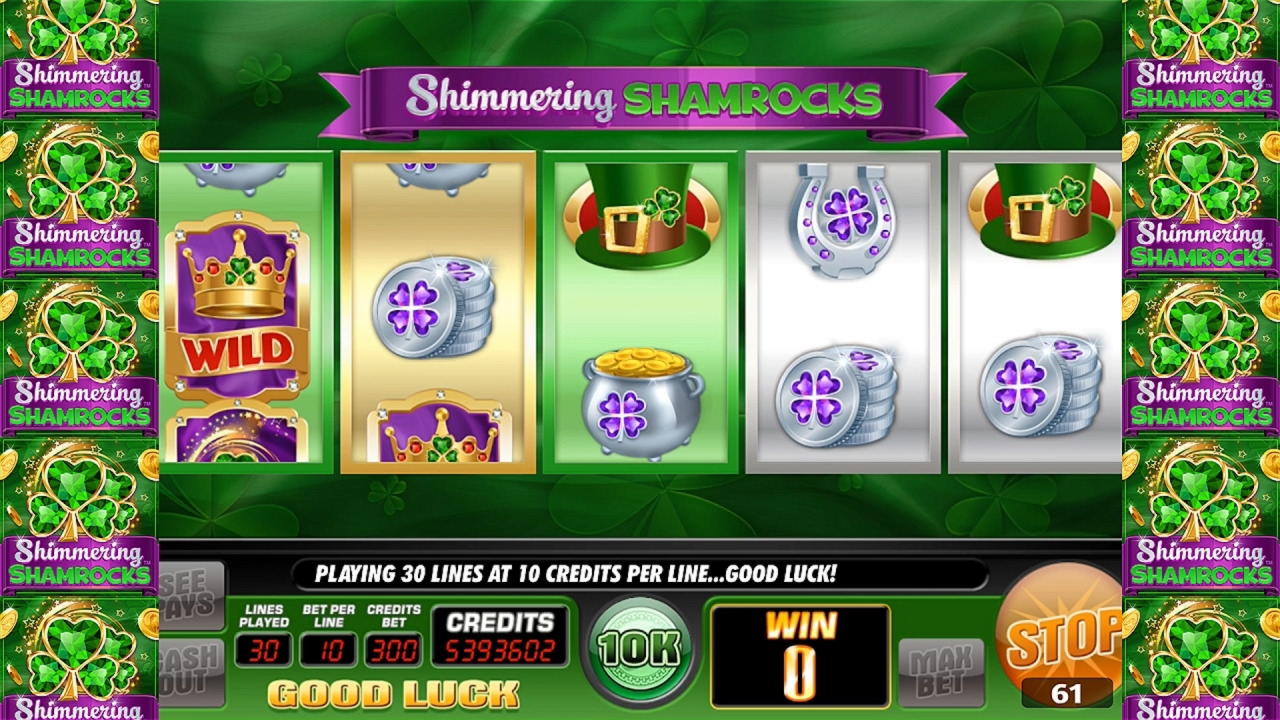Click the playing 30 lines message bar
Viewport: 1280px width, 720px height.
point(640,575)
